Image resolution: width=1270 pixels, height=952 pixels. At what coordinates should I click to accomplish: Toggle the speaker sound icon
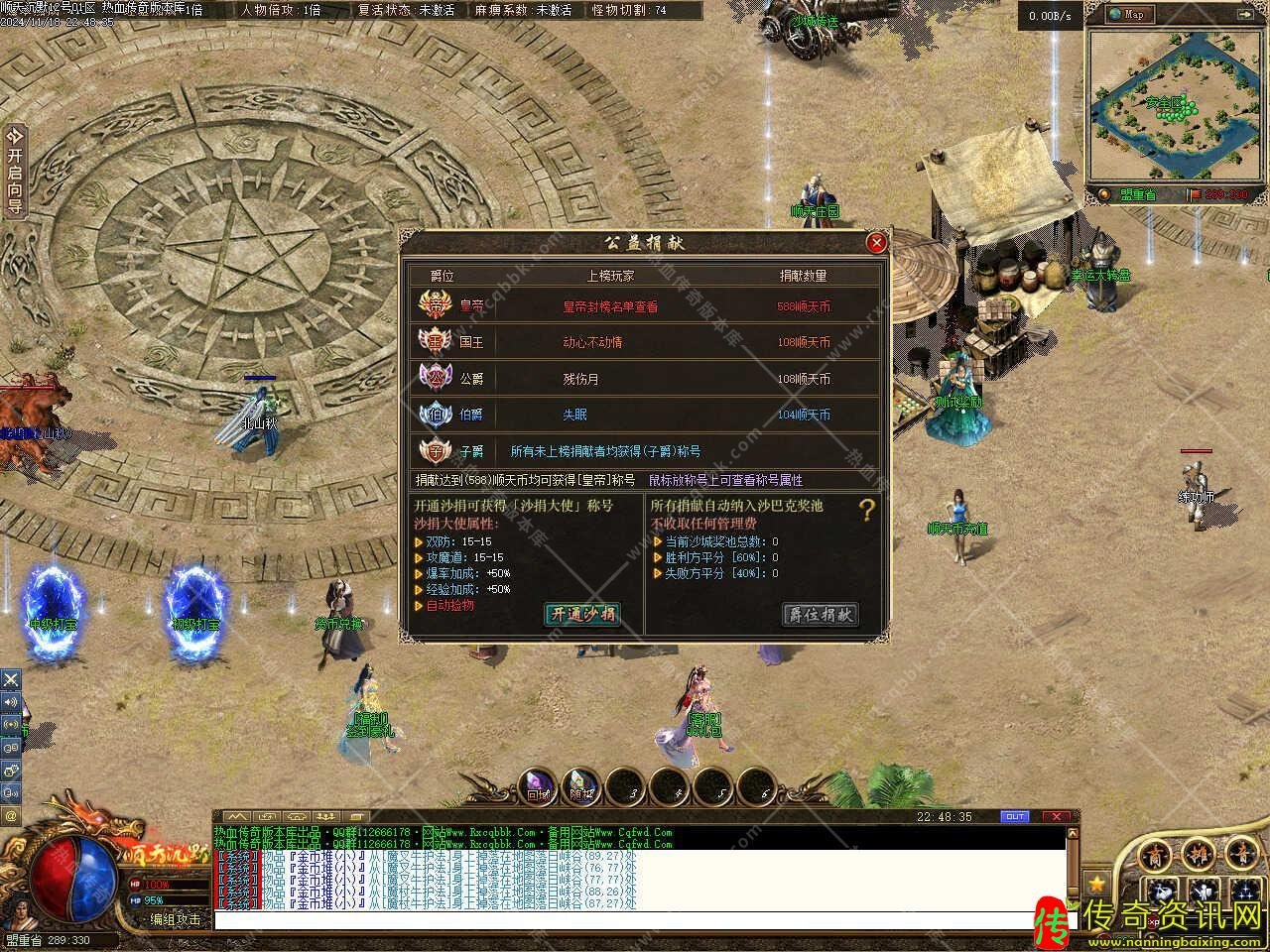(11, 702)
